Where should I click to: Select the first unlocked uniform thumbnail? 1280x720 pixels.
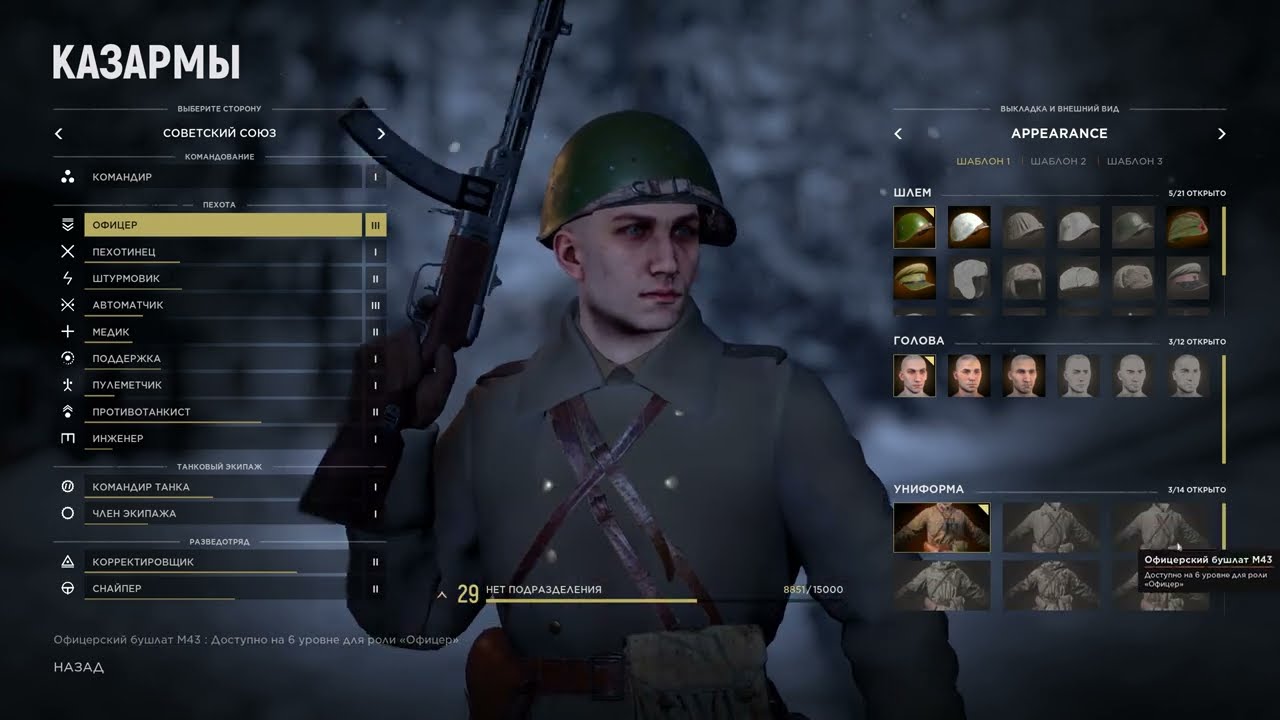(x=941, y=527)
